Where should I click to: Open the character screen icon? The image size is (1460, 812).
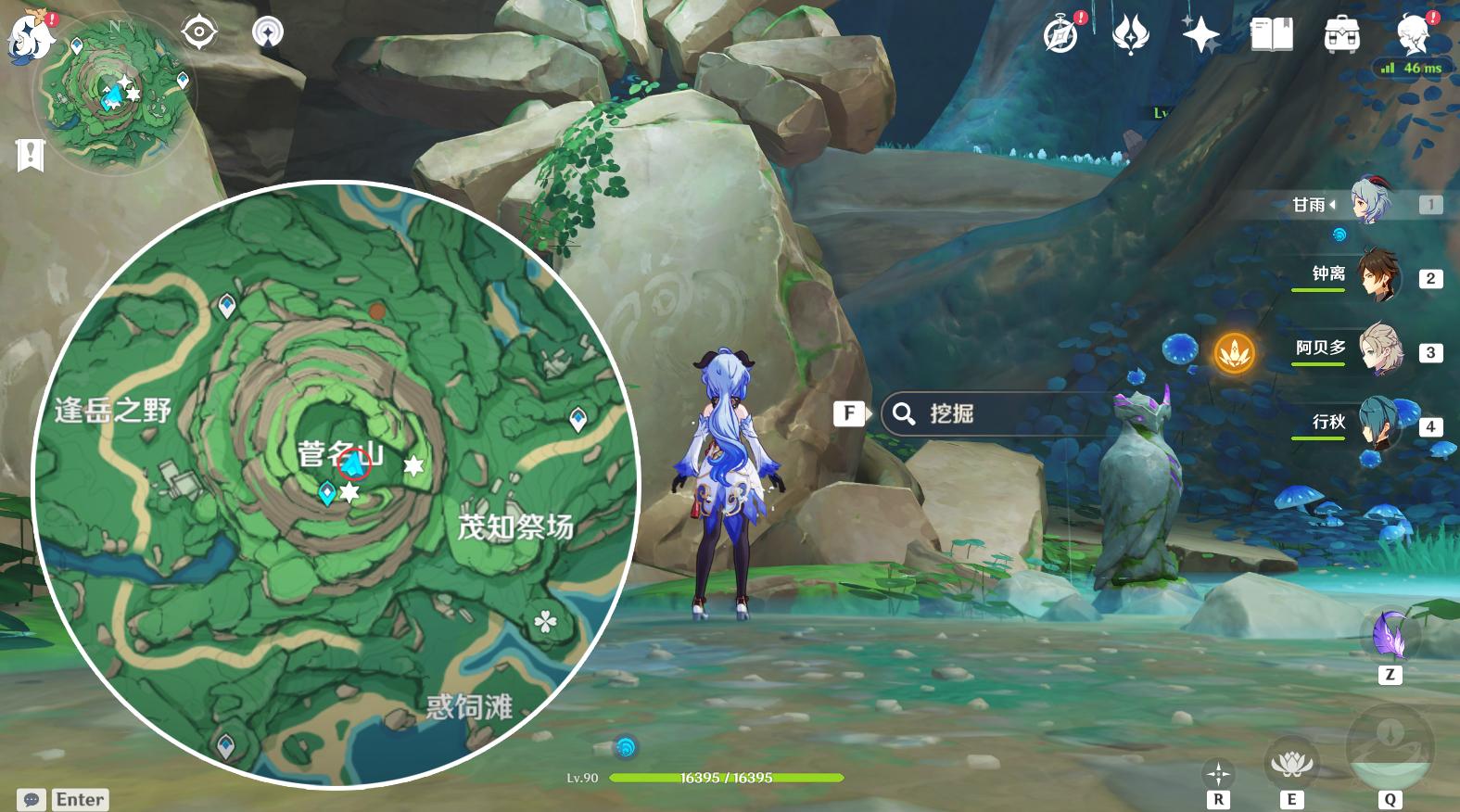(x=1416, y=35)
